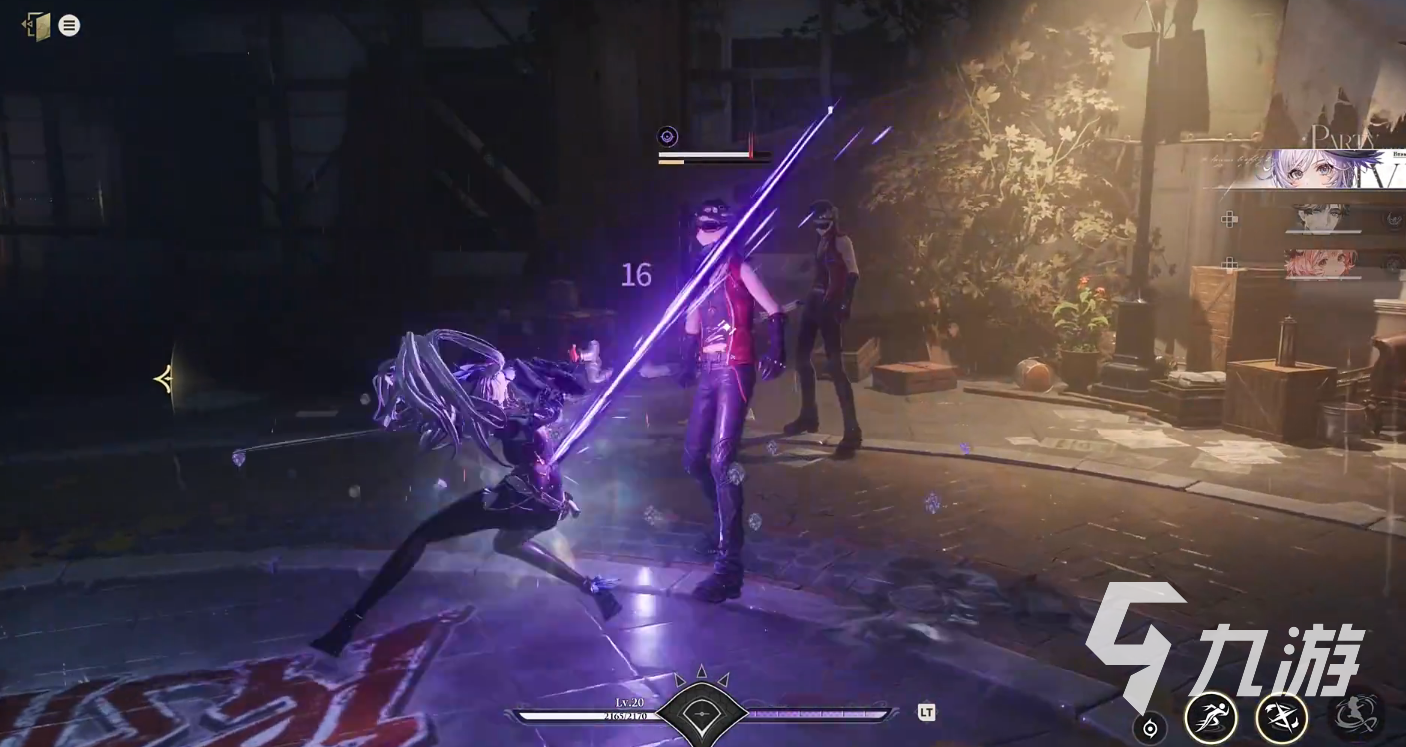Switch to the pink-haired party member
The width and height of the screenshot is (1406, 747).
pos(1320,263)
